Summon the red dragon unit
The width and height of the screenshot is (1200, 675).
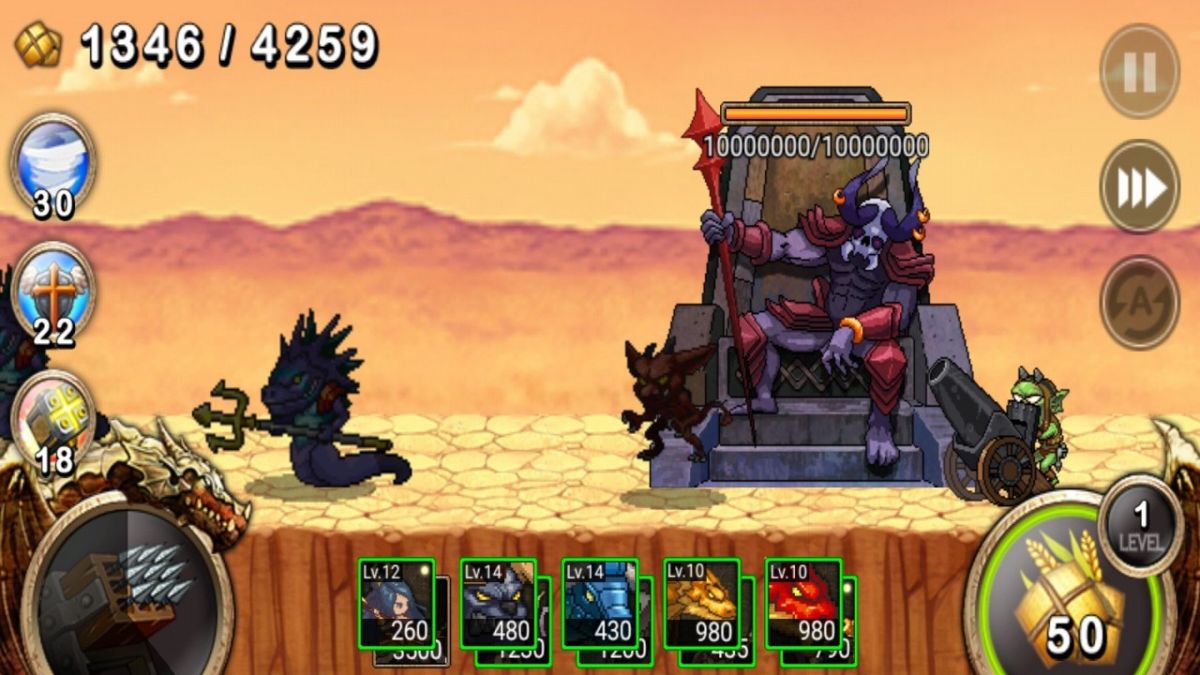coord(804,603)
